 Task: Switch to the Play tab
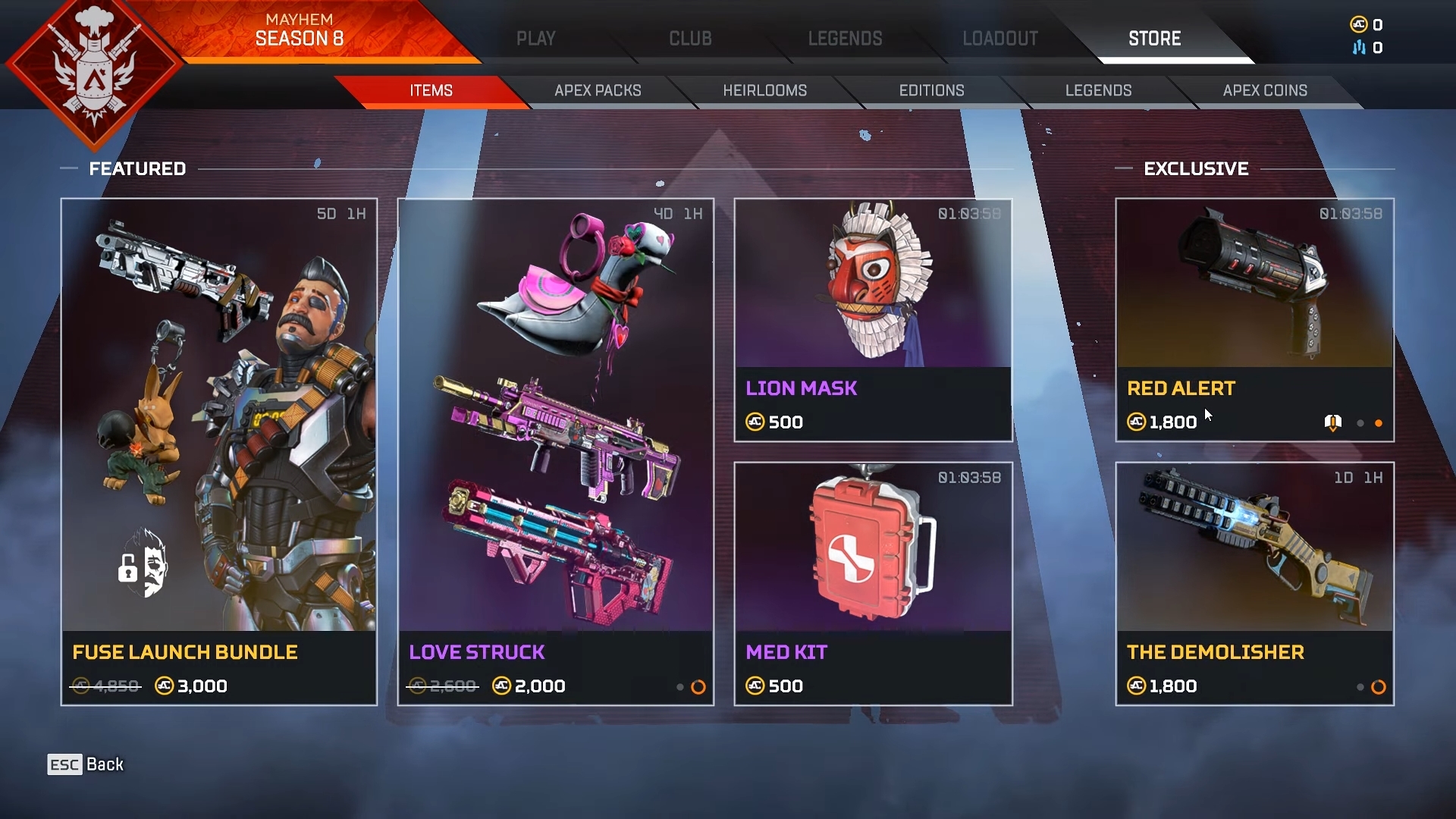tap(535, 39)
